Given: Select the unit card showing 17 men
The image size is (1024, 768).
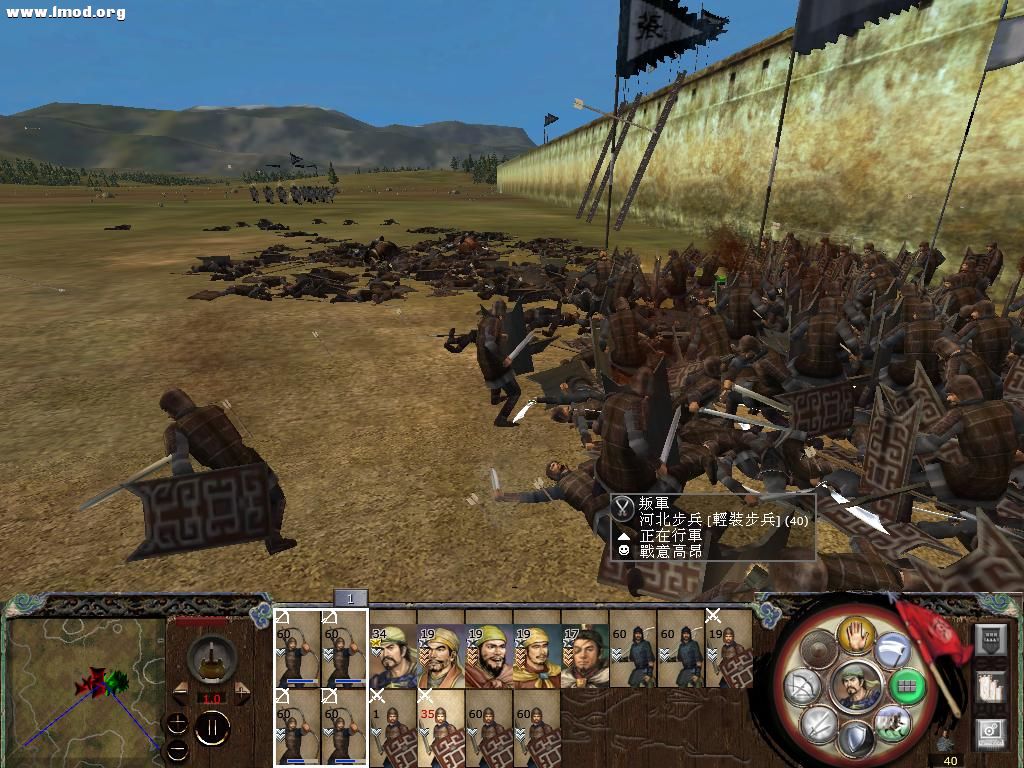Looking at the screenshot, I should tap(585, 657).
